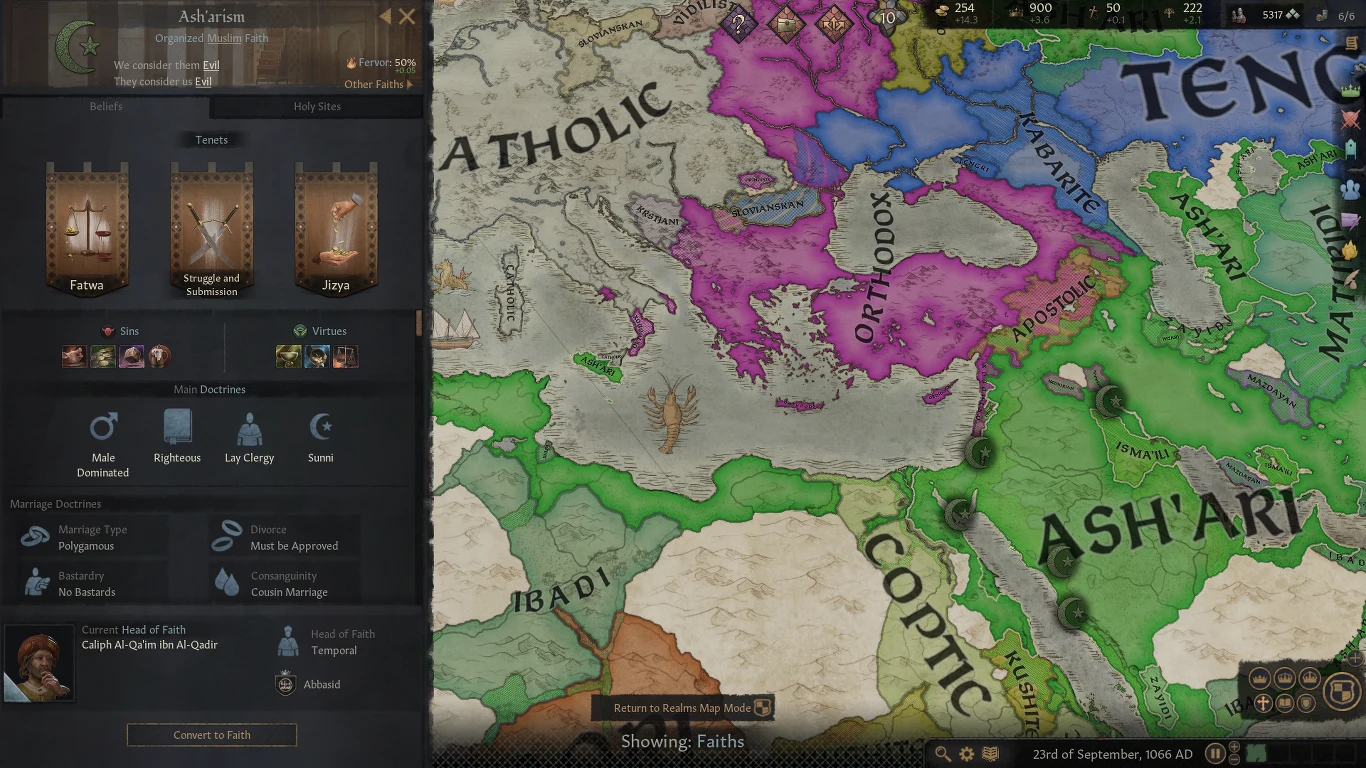
Task: Click the Convert to Faith button
Action: click(211, 735)
